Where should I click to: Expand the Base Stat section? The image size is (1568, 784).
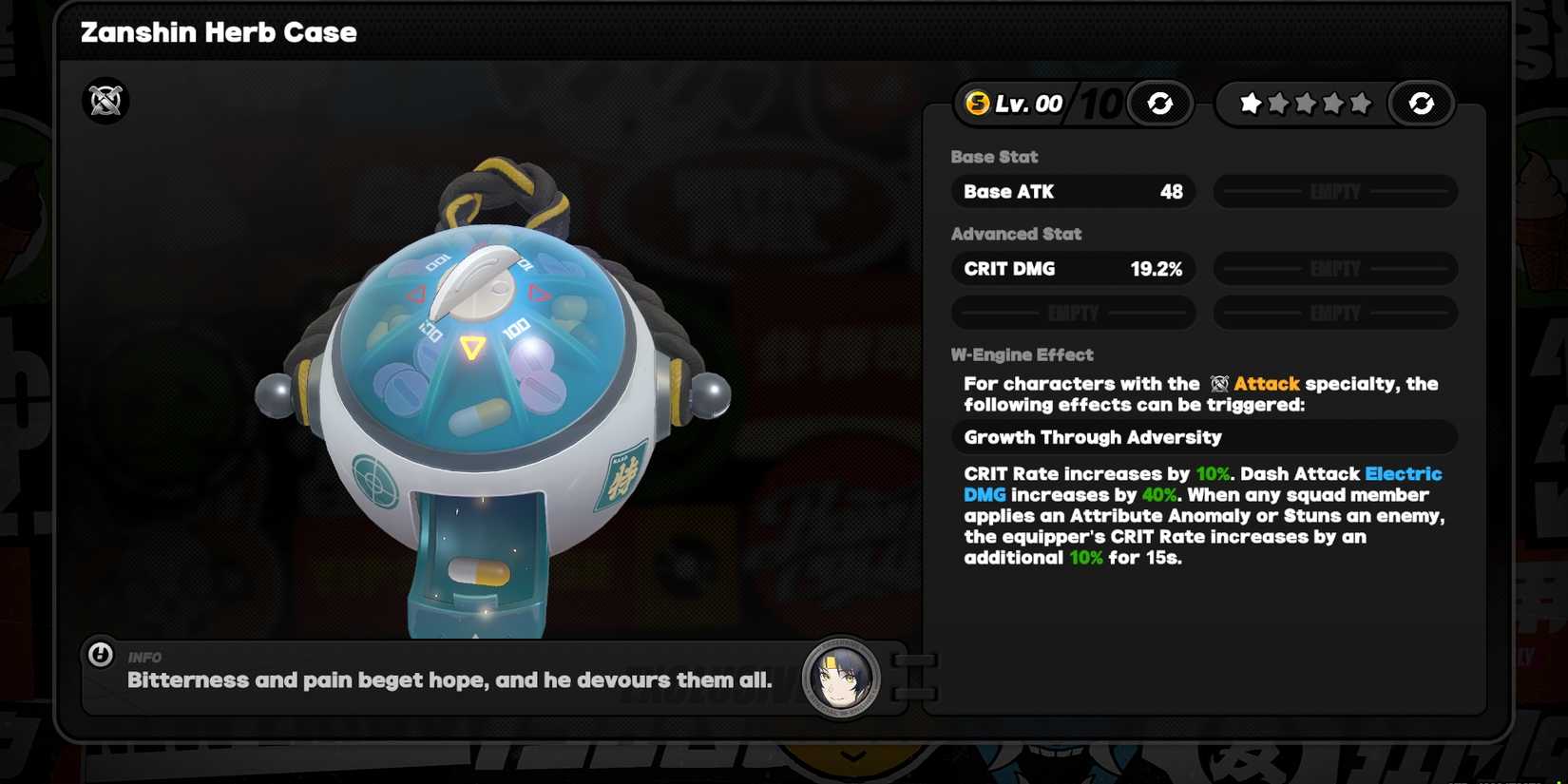(x=994, y=157)
